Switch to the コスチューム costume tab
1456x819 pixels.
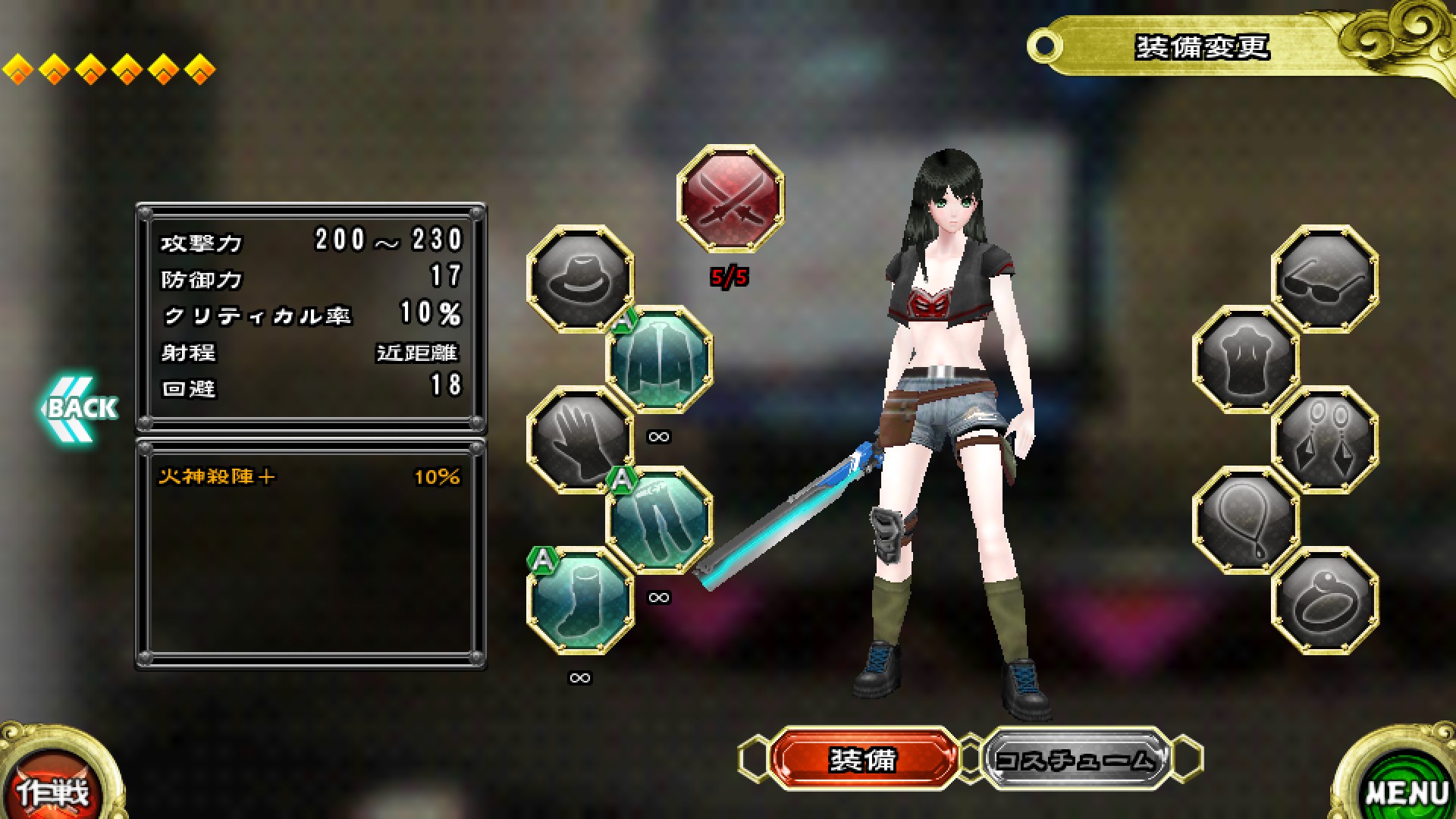(x=1077, y=758)
